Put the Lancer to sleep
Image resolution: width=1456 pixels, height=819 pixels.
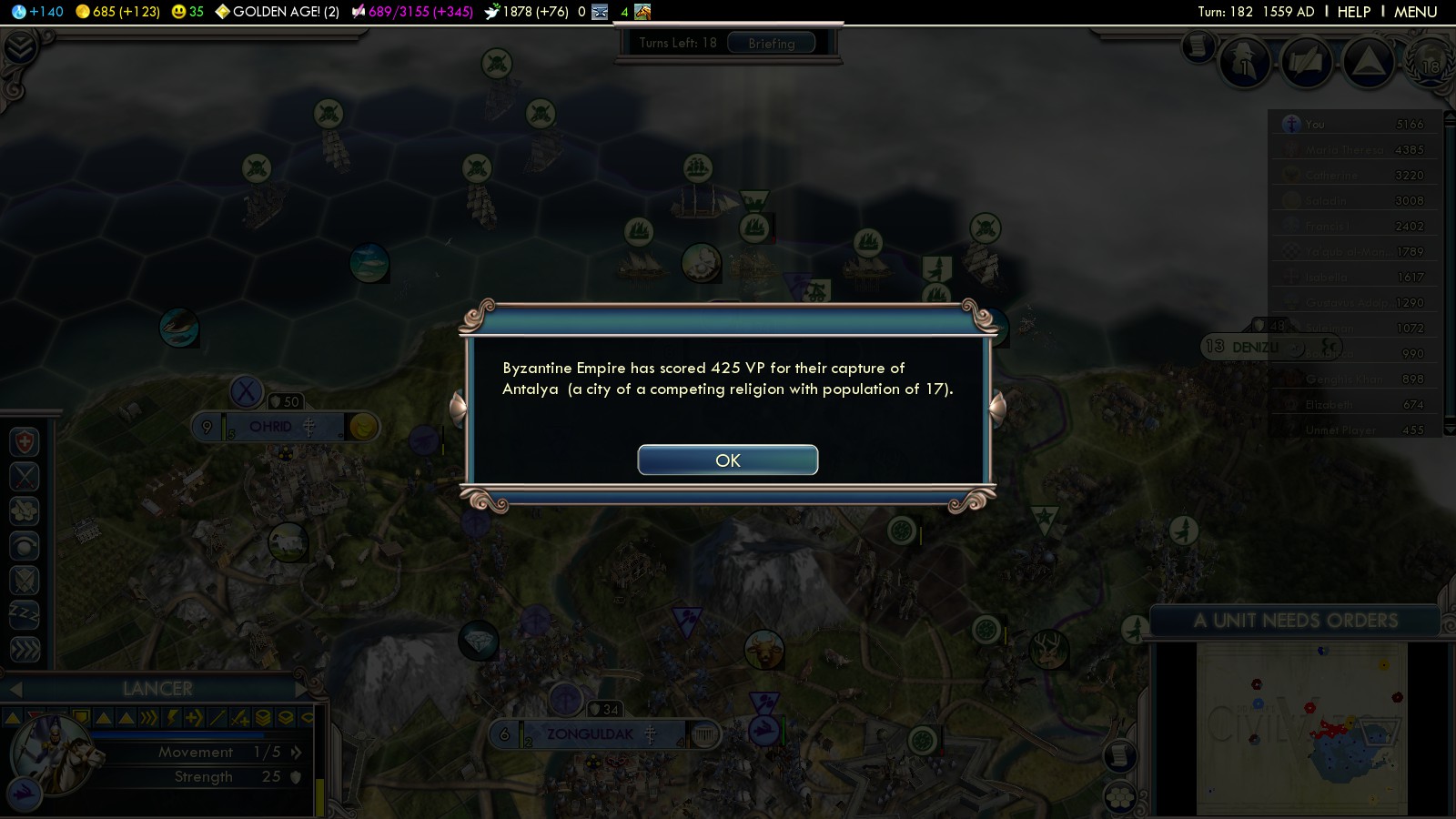coord(25,615)
